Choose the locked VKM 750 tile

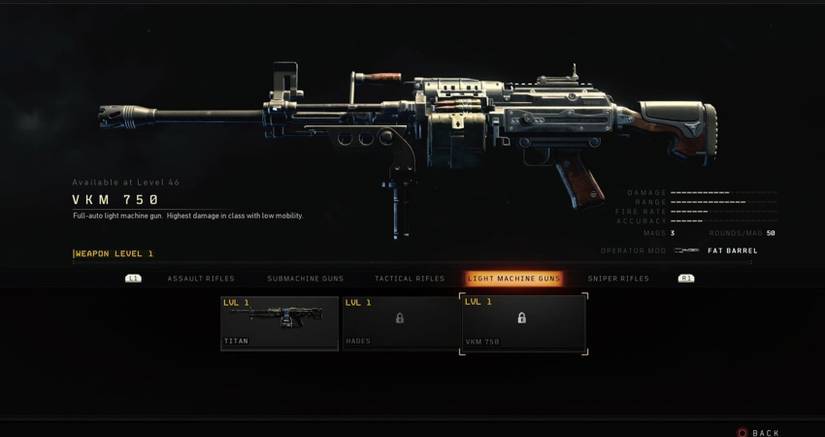point(523,322)
